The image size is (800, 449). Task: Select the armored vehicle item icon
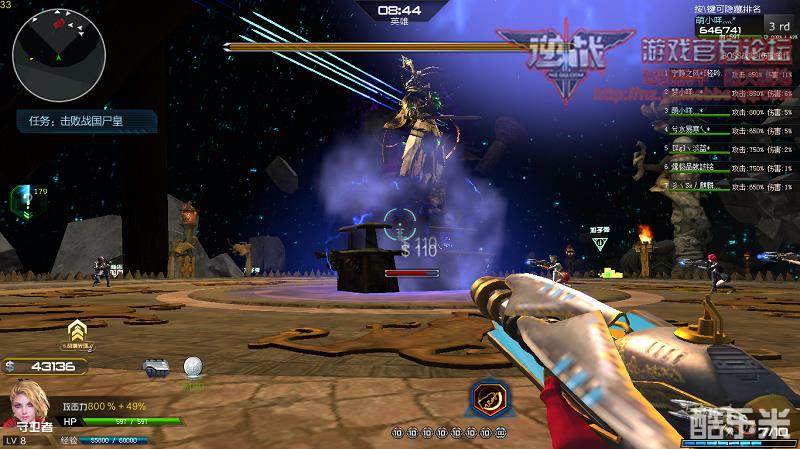tap(155, 368)
